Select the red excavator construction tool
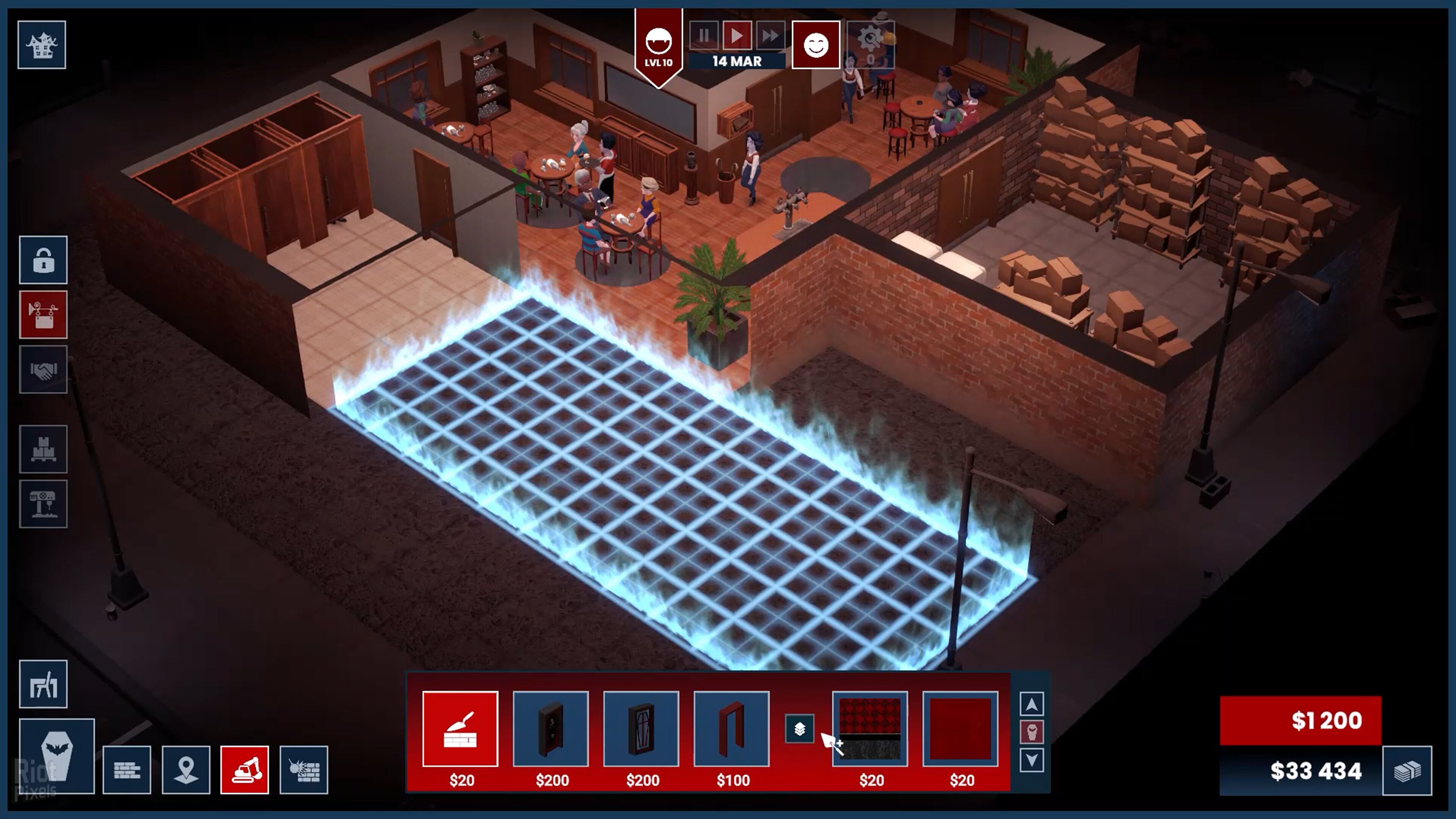The height and width of the screenshot is (819, 1456). pos(245,770)
